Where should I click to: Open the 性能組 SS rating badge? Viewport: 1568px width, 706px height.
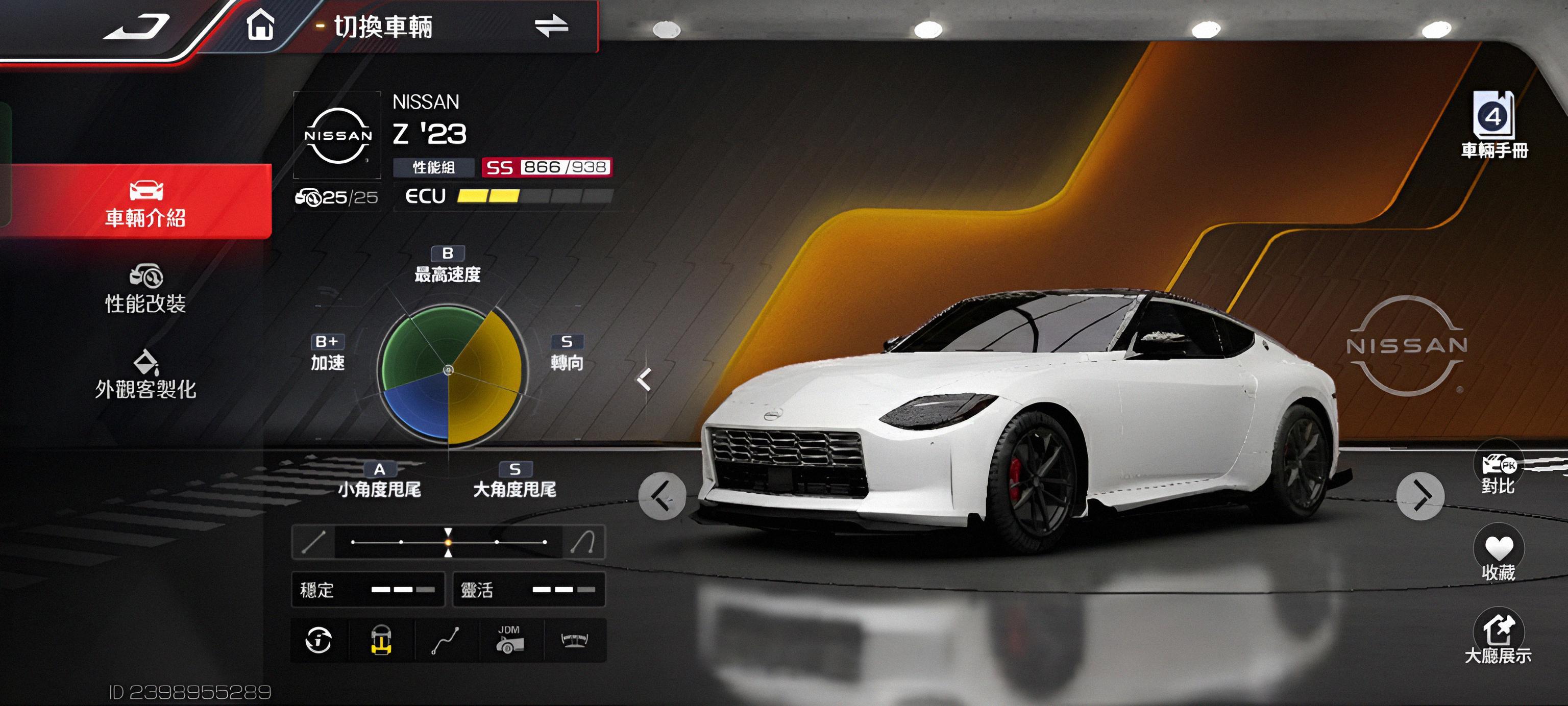(546, 167)
